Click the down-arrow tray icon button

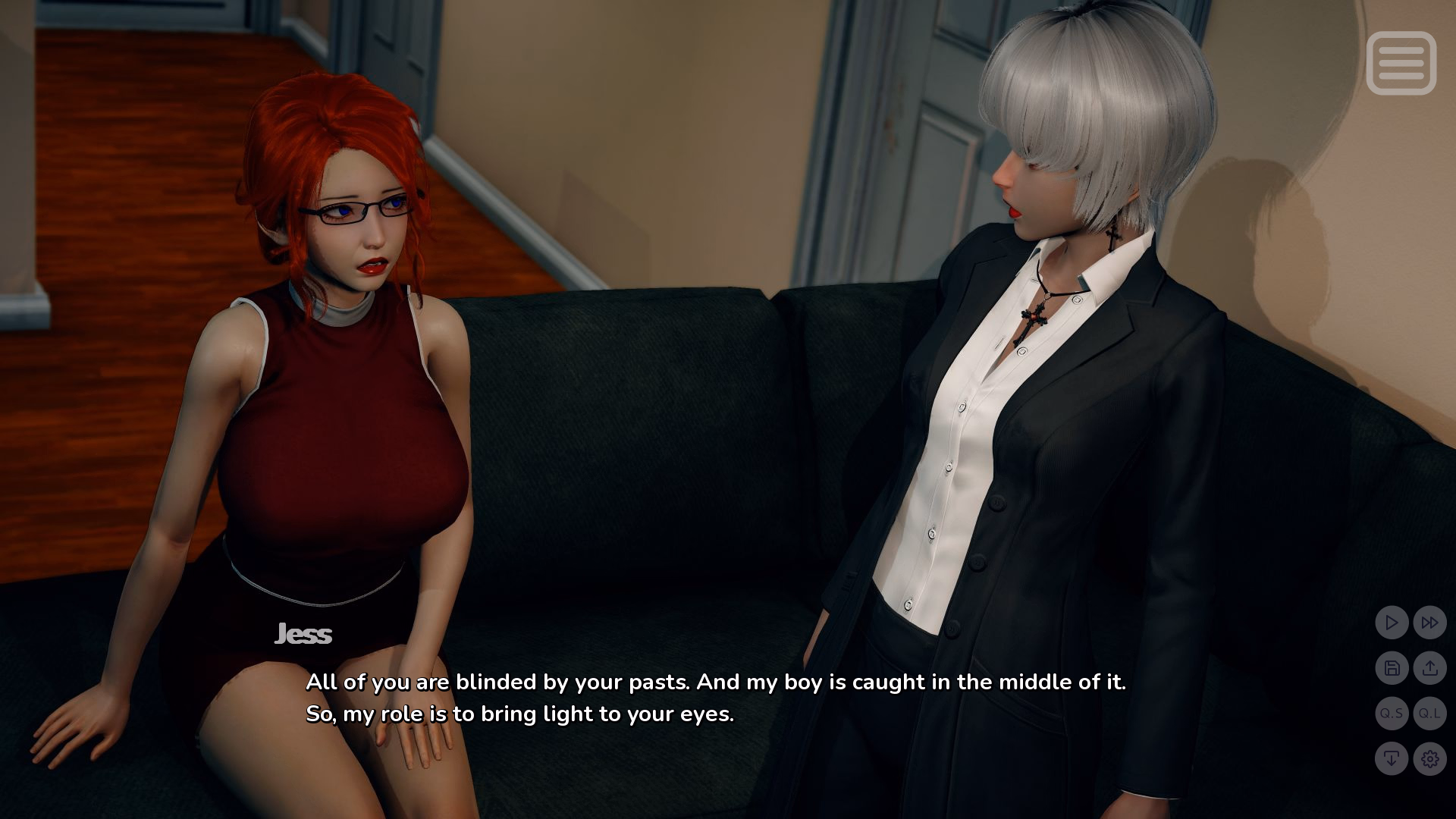[x=1392, y=758]
